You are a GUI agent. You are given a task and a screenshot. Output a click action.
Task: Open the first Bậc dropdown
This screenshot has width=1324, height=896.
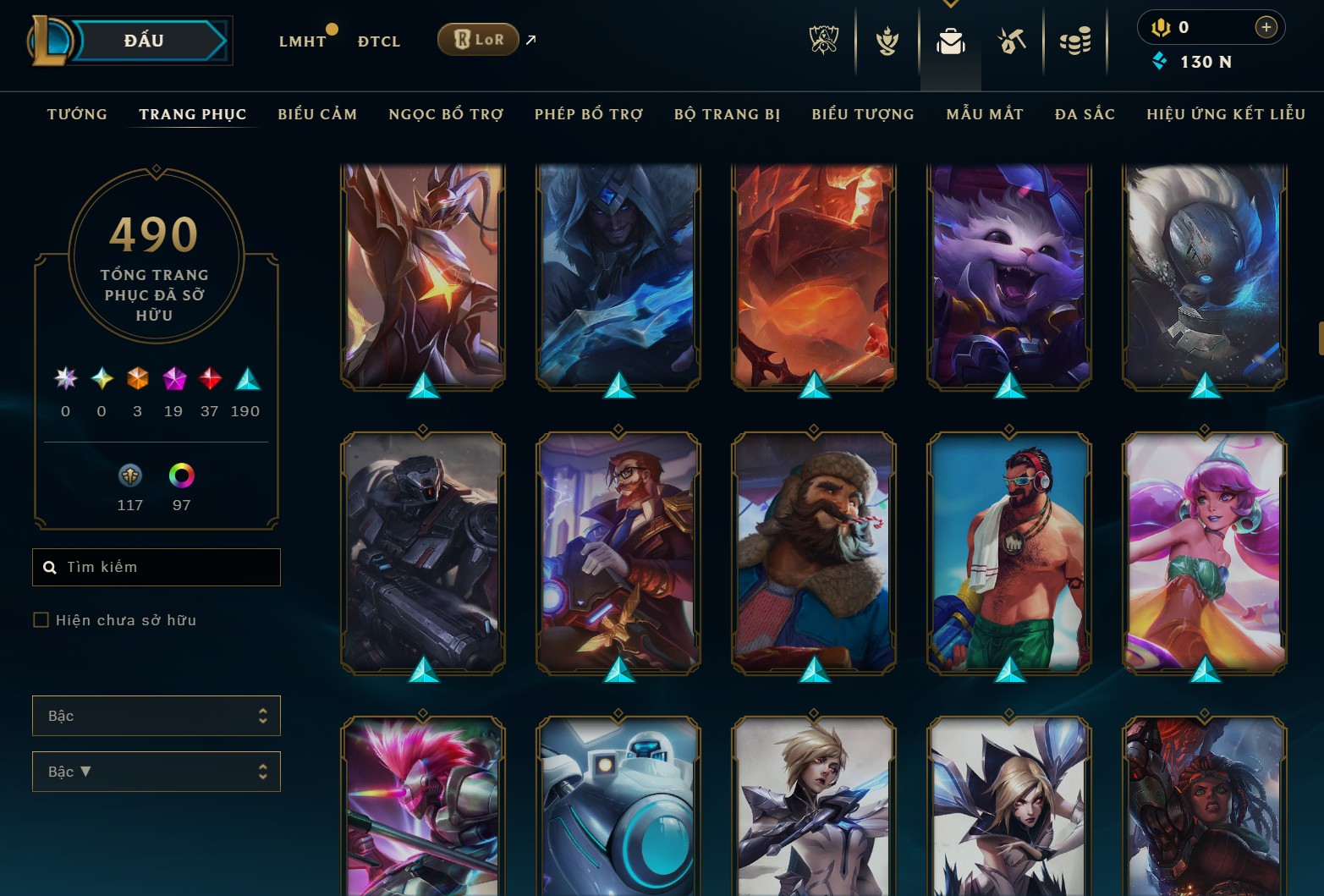click(x=156, y=715)
